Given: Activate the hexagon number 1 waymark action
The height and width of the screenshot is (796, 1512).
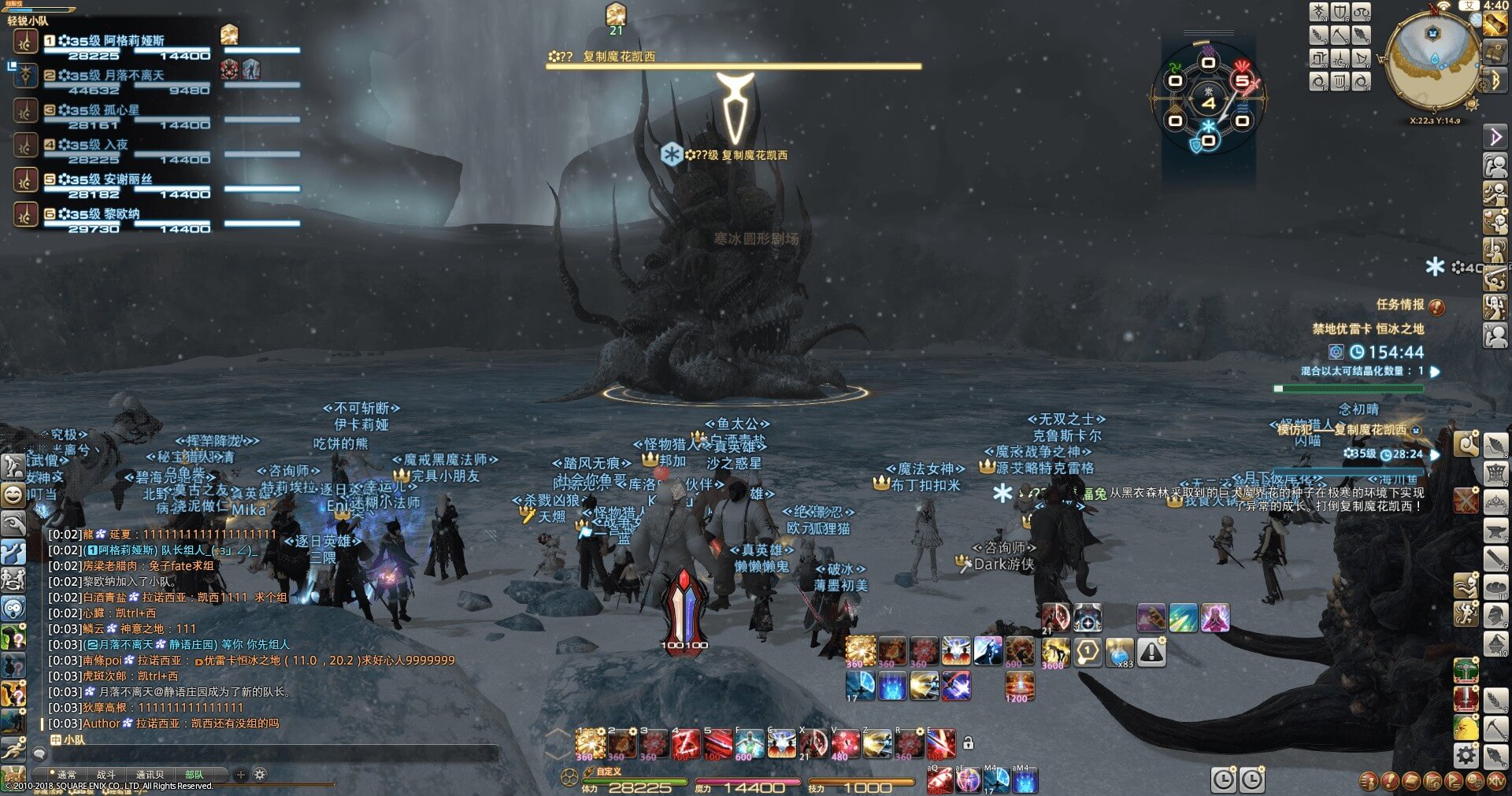Looking at the screenshot, I should [1088, 652].
